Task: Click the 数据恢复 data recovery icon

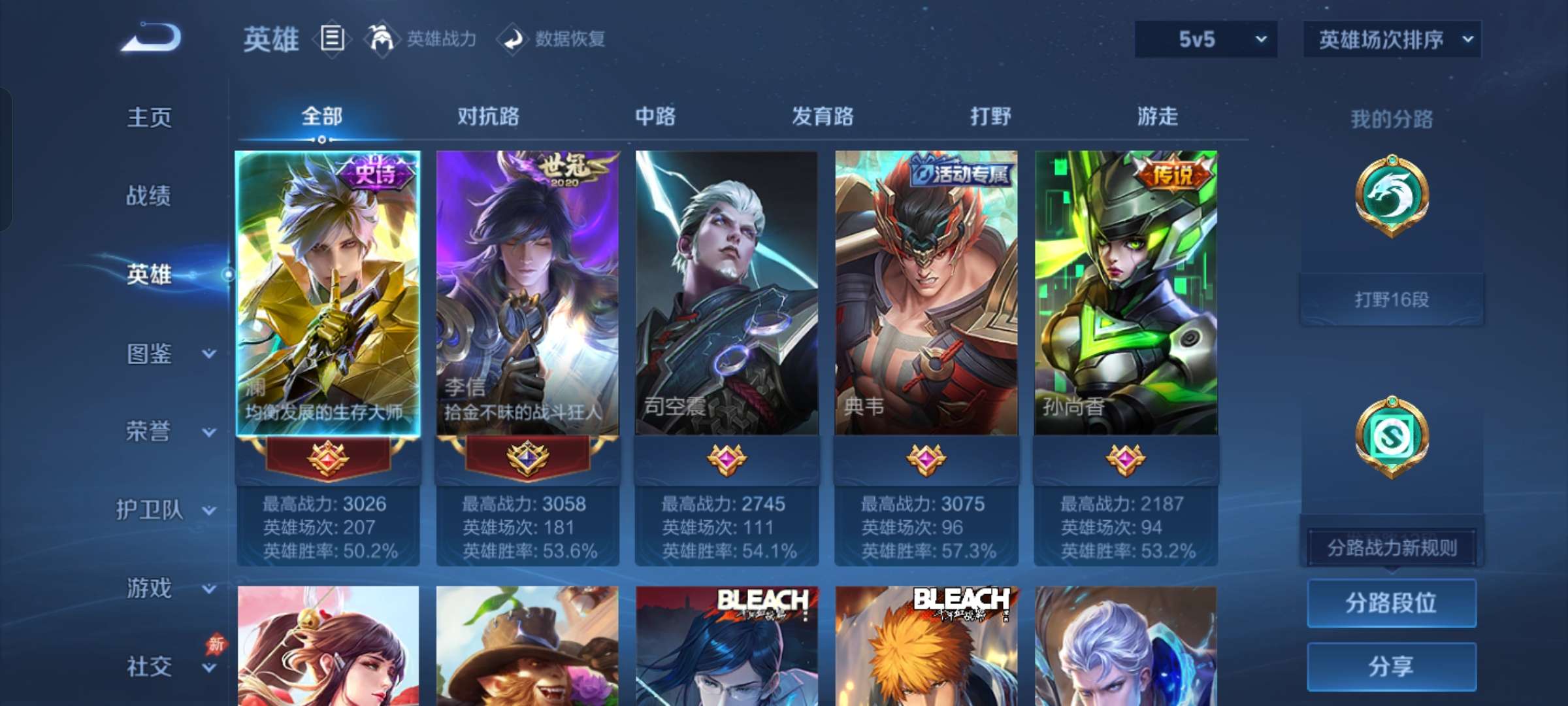Action: pos(513,39)
